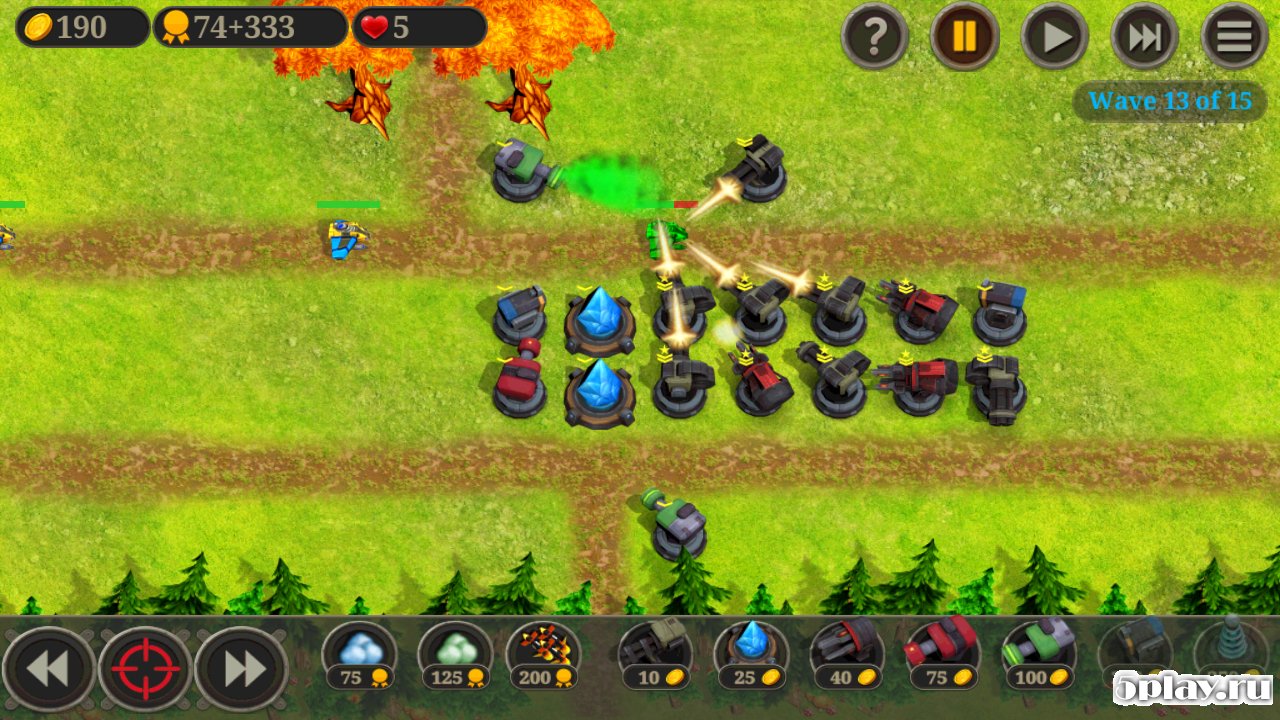Select the red crosshair target button

point(145,669)
